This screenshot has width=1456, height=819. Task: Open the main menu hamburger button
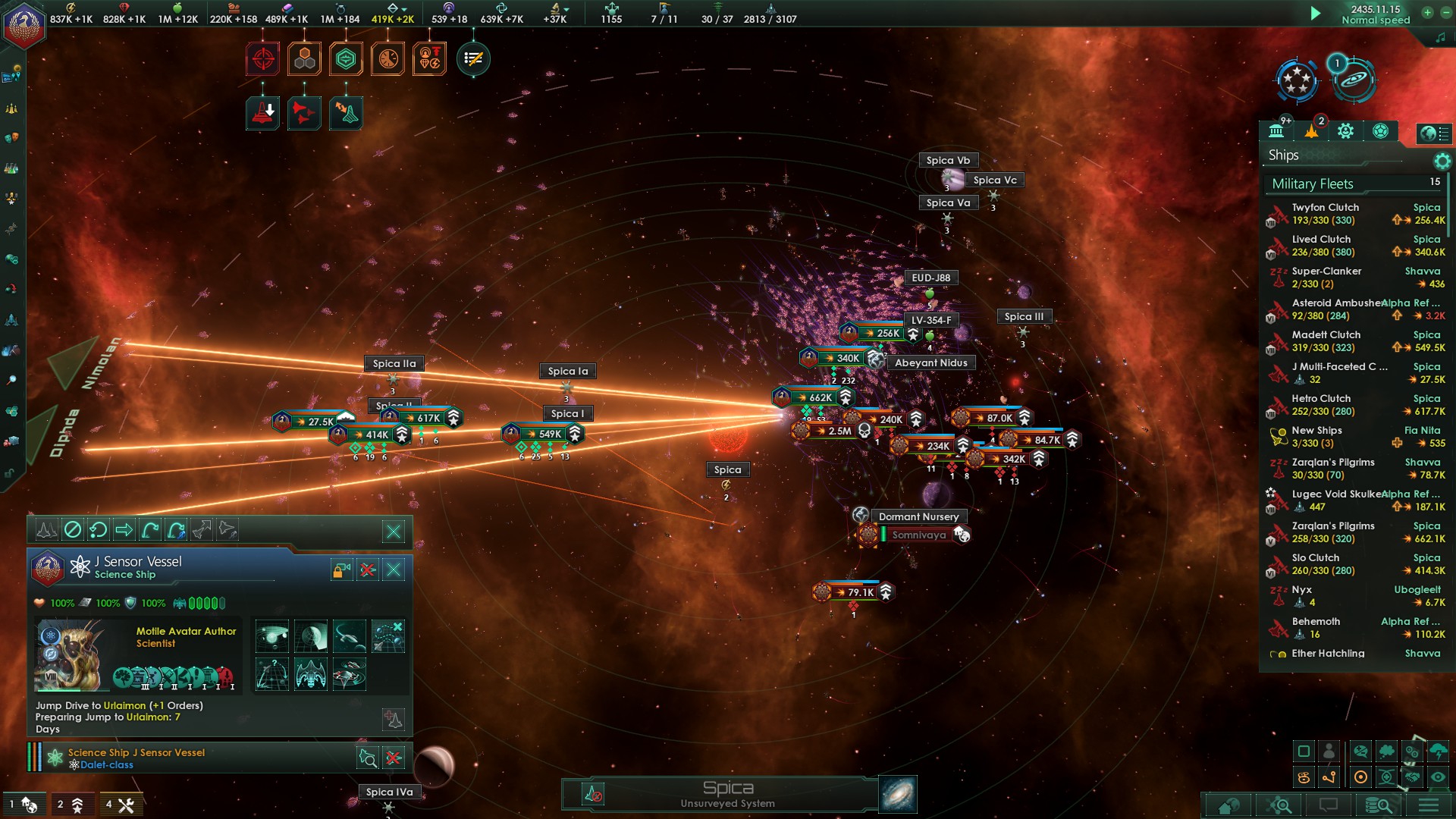point(1429,805)
